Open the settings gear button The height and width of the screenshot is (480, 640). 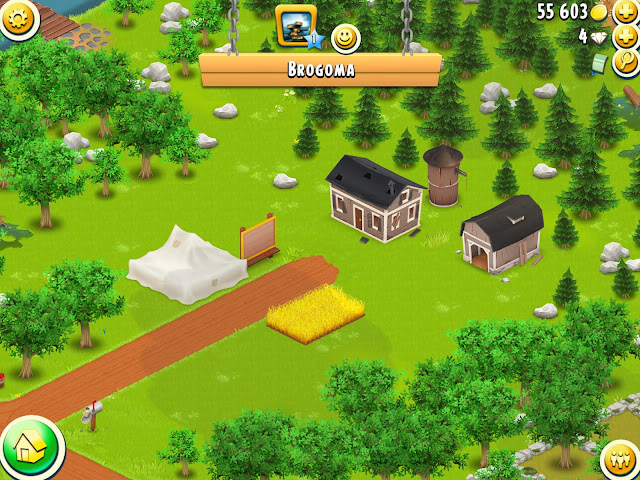tap(16, 16)
